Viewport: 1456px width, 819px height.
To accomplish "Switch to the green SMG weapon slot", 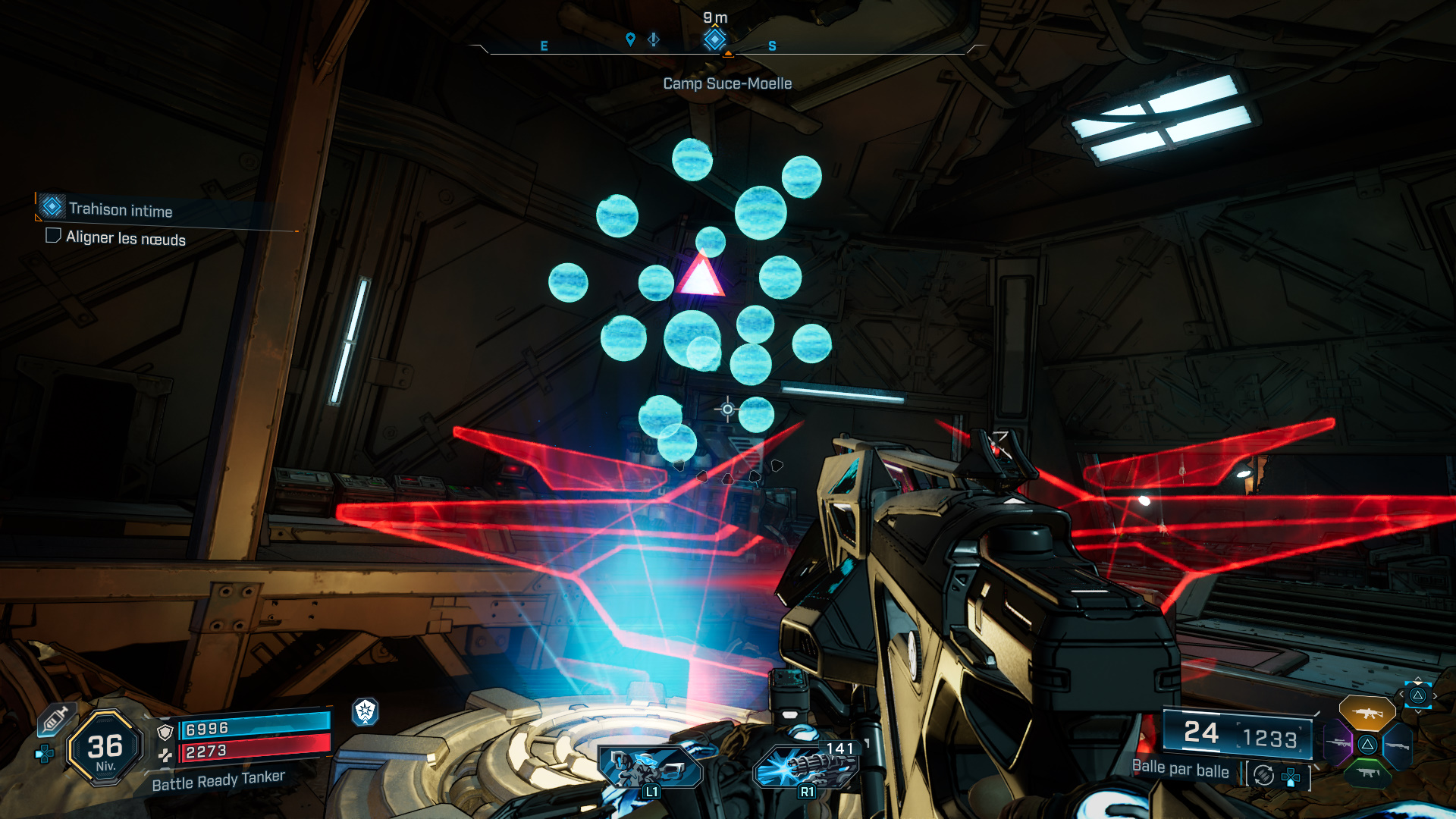I will click(x=1368, y=773).
